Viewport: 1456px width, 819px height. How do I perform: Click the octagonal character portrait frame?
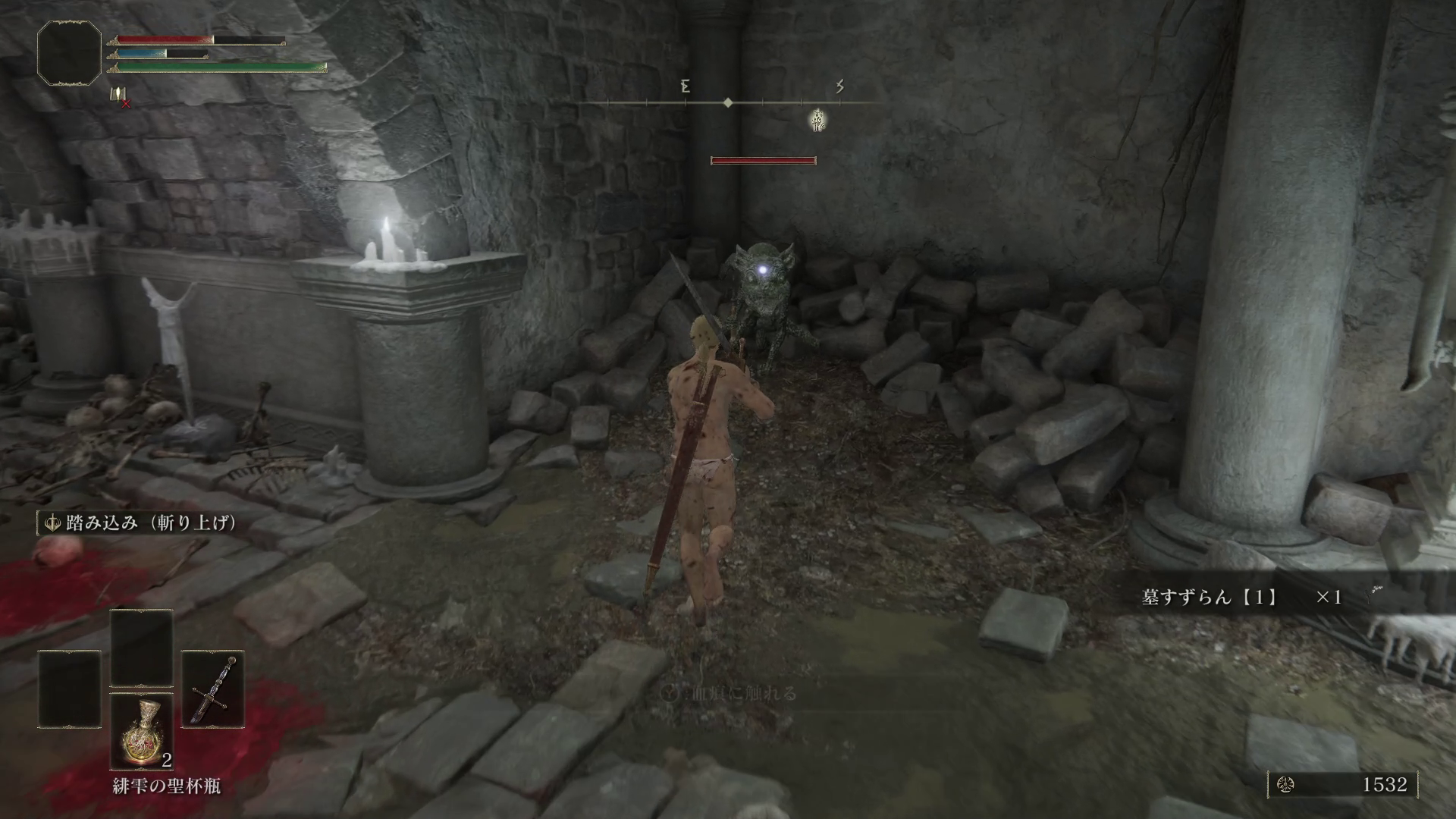click(70, 52)
